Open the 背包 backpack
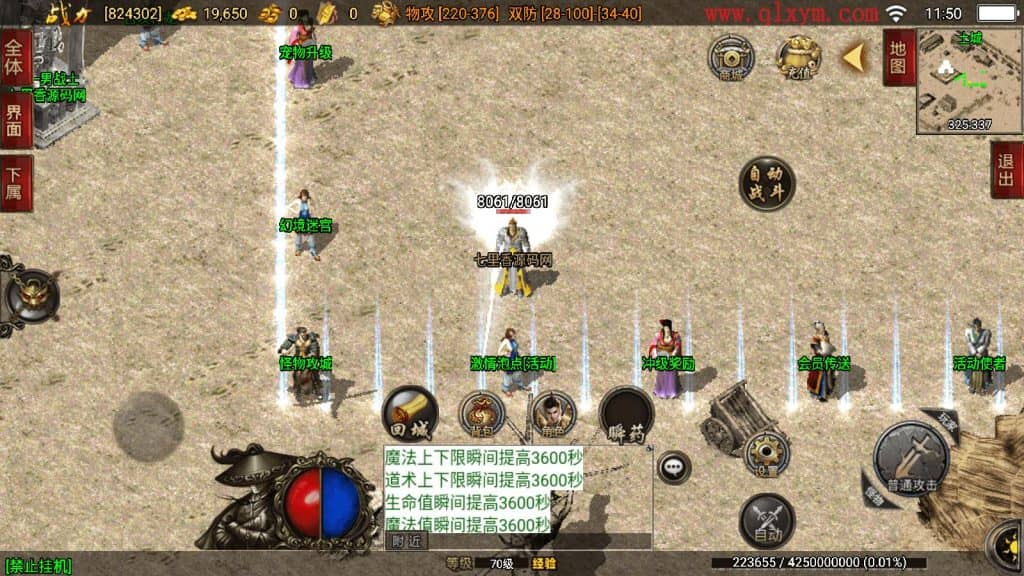1024x576 pixels. [x=481, y=414]
